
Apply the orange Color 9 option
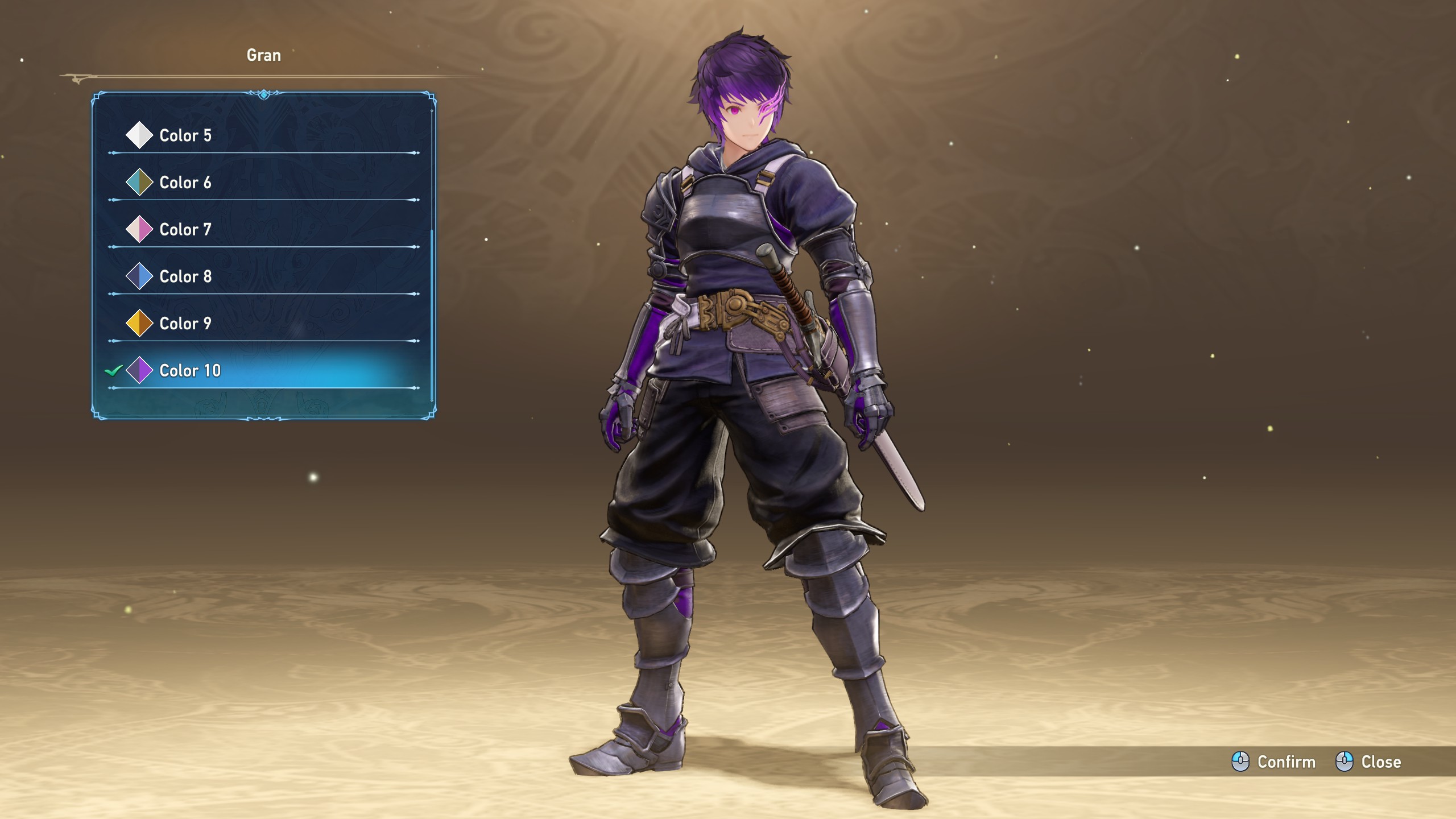pos(185,324)
